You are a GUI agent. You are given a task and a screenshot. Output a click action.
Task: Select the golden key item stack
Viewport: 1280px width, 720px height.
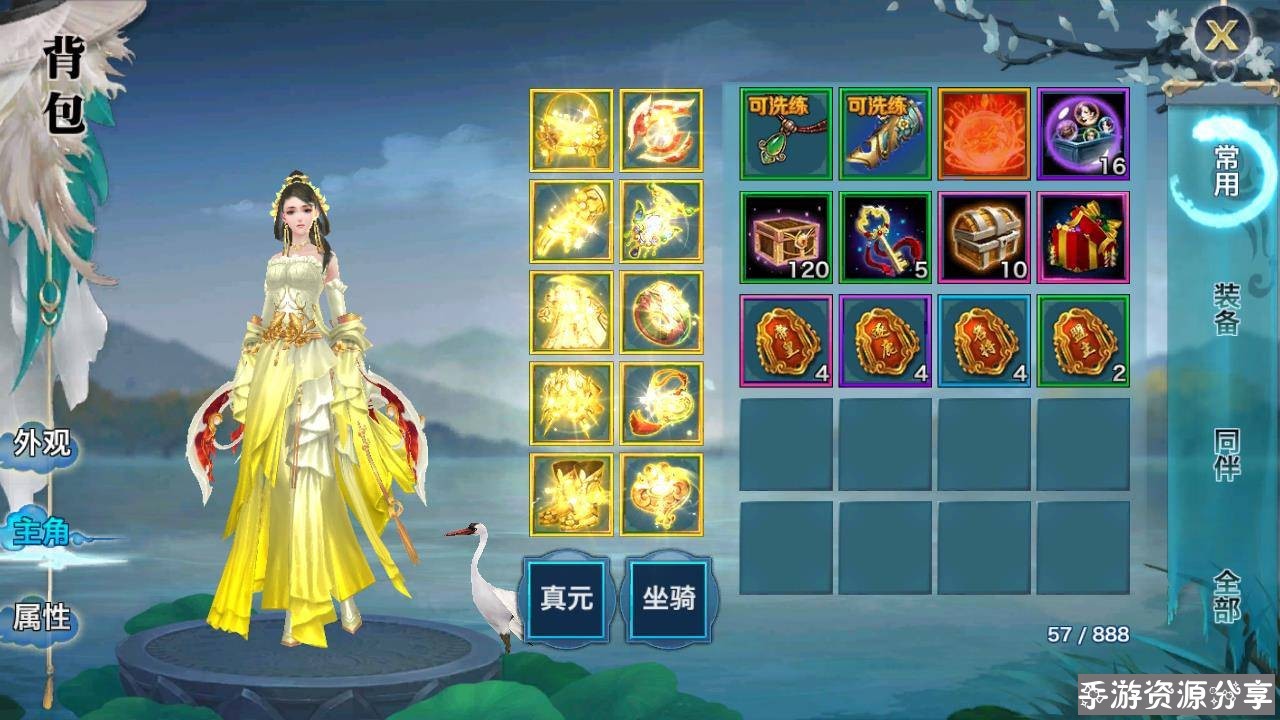point(885,237)
